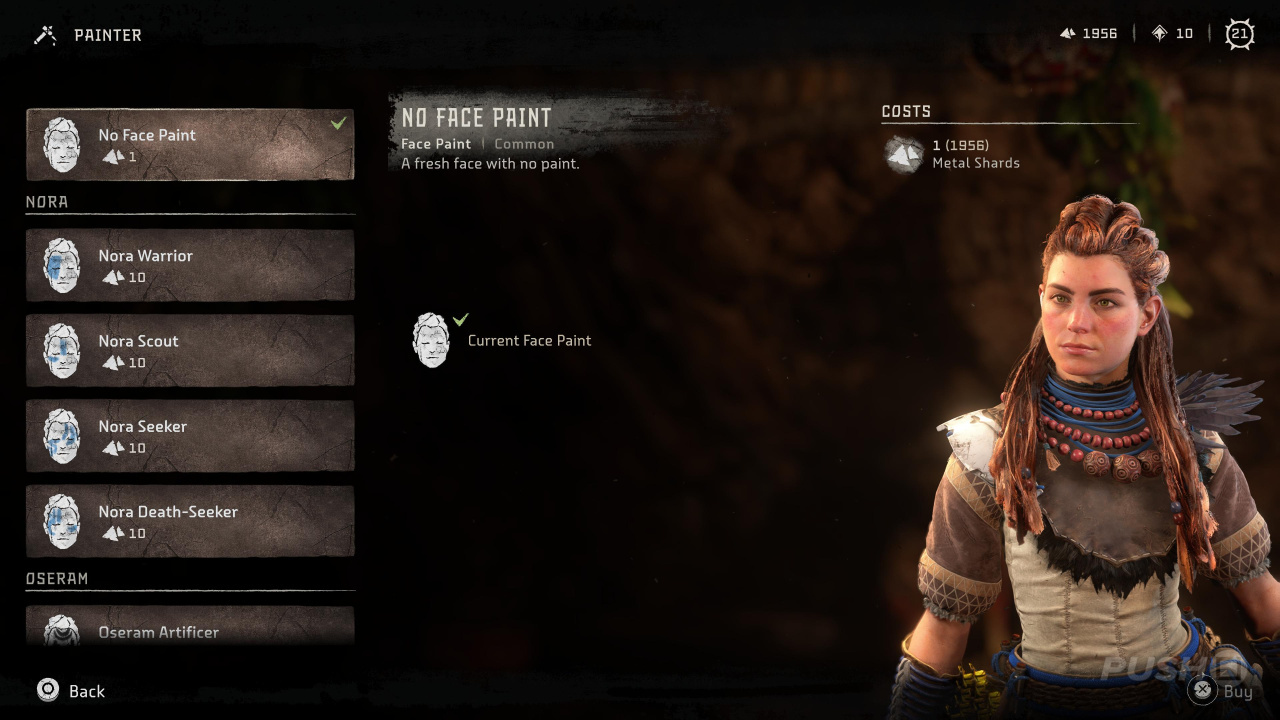1280x720 pixels.
Task: Toggle the checkmark beside Current Face Paint
Action: pyautogui.click(x=460, y=320)
